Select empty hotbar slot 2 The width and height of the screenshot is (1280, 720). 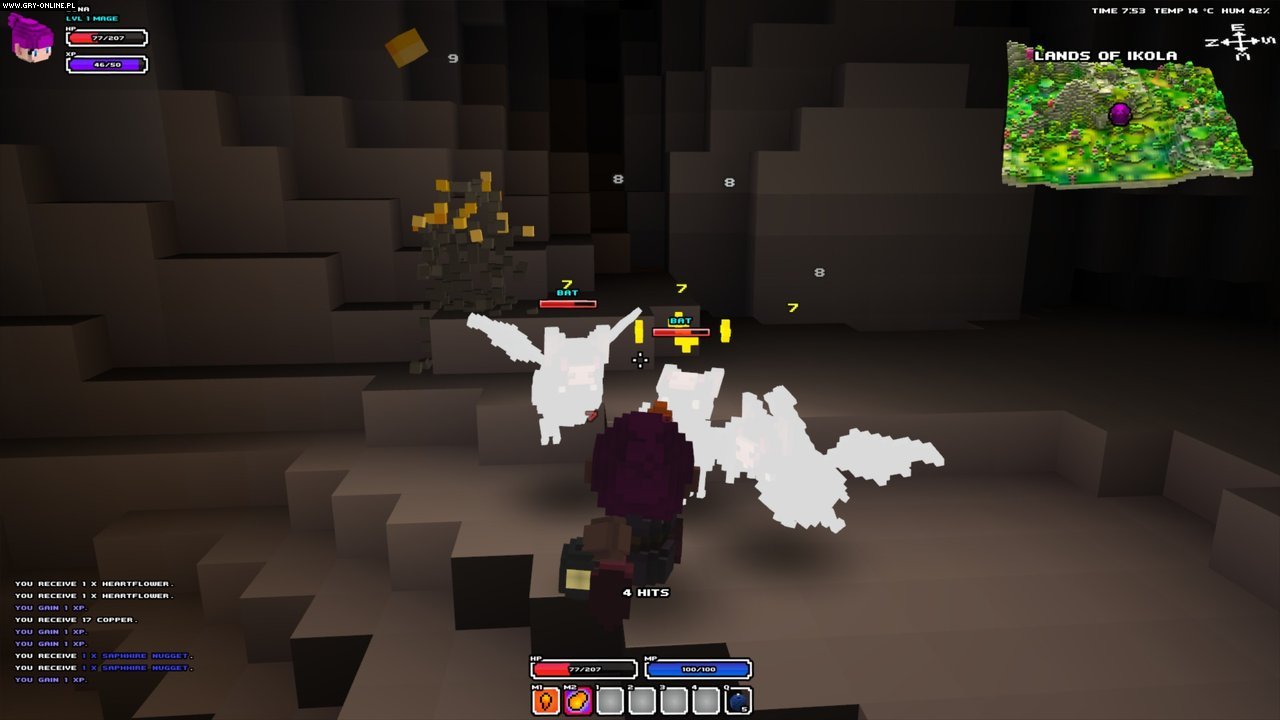[x=642, y=700]
